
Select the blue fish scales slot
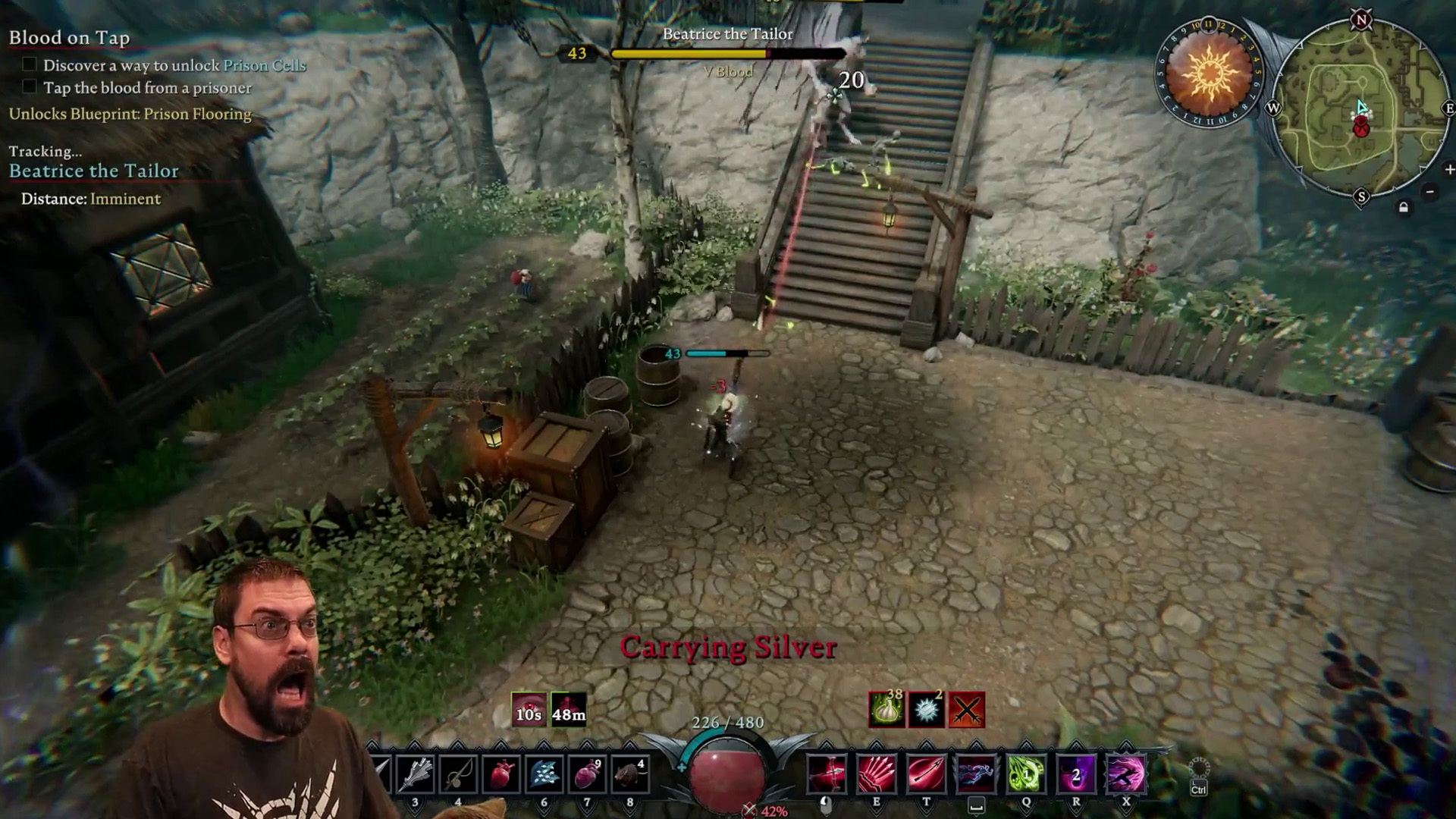click(x=544, y=774)
